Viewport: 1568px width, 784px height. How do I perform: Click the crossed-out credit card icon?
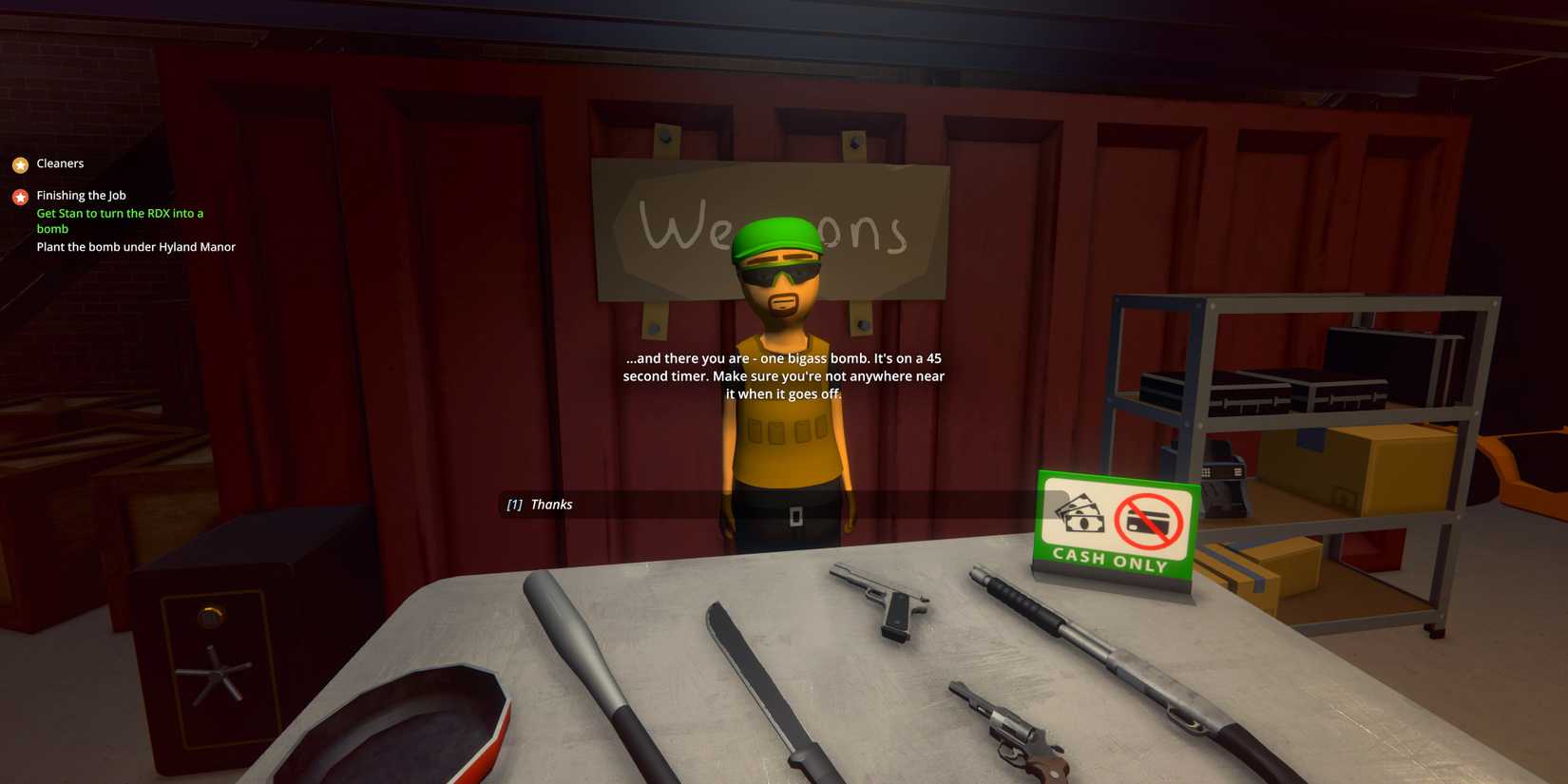point(1148,520)
